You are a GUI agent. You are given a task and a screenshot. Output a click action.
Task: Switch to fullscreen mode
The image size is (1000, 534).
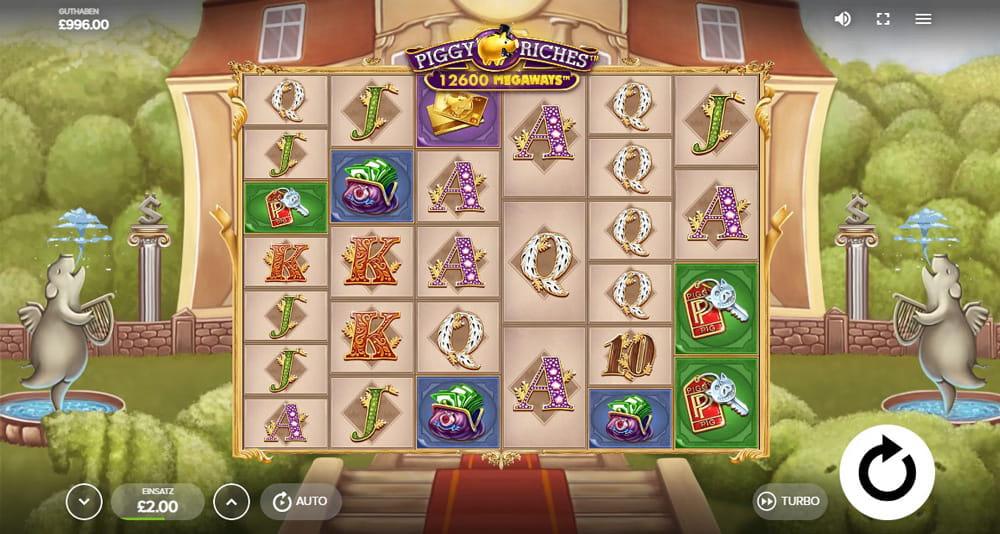pos(883,19)
